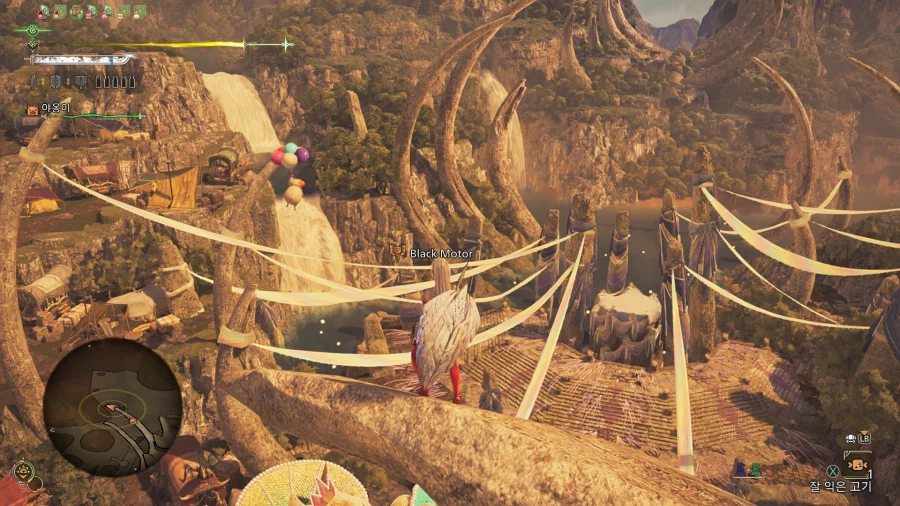Click the green clock emblem above the health bar
This screenshot has height=506, width=900.
pyautogui.click(x=33, y=30)
